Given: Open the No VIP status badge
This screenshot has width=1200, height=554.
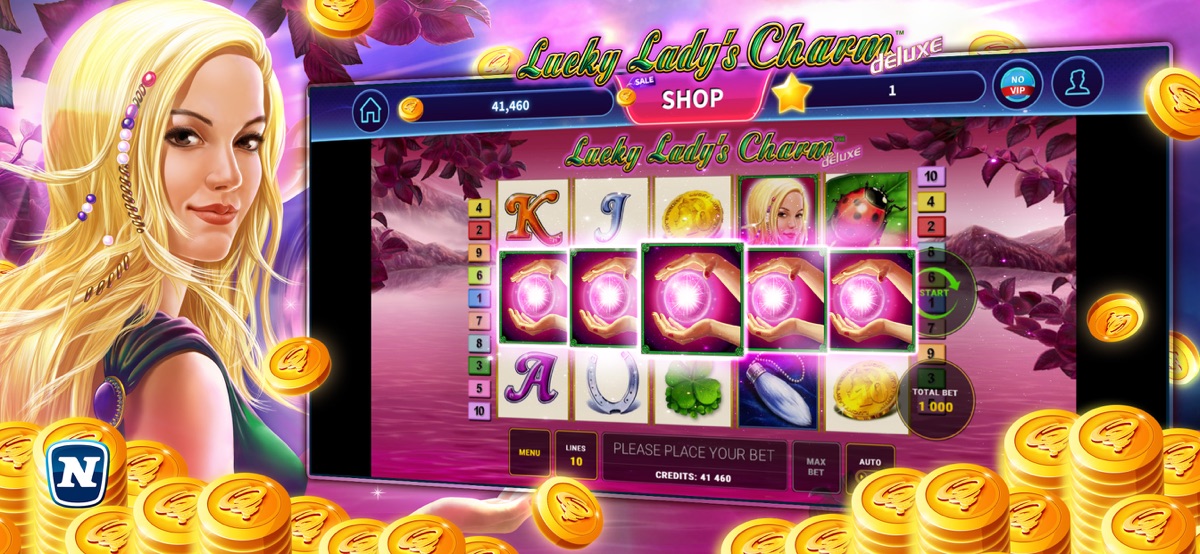Looking at the screenshot, I should click(x=1017, y=86).
